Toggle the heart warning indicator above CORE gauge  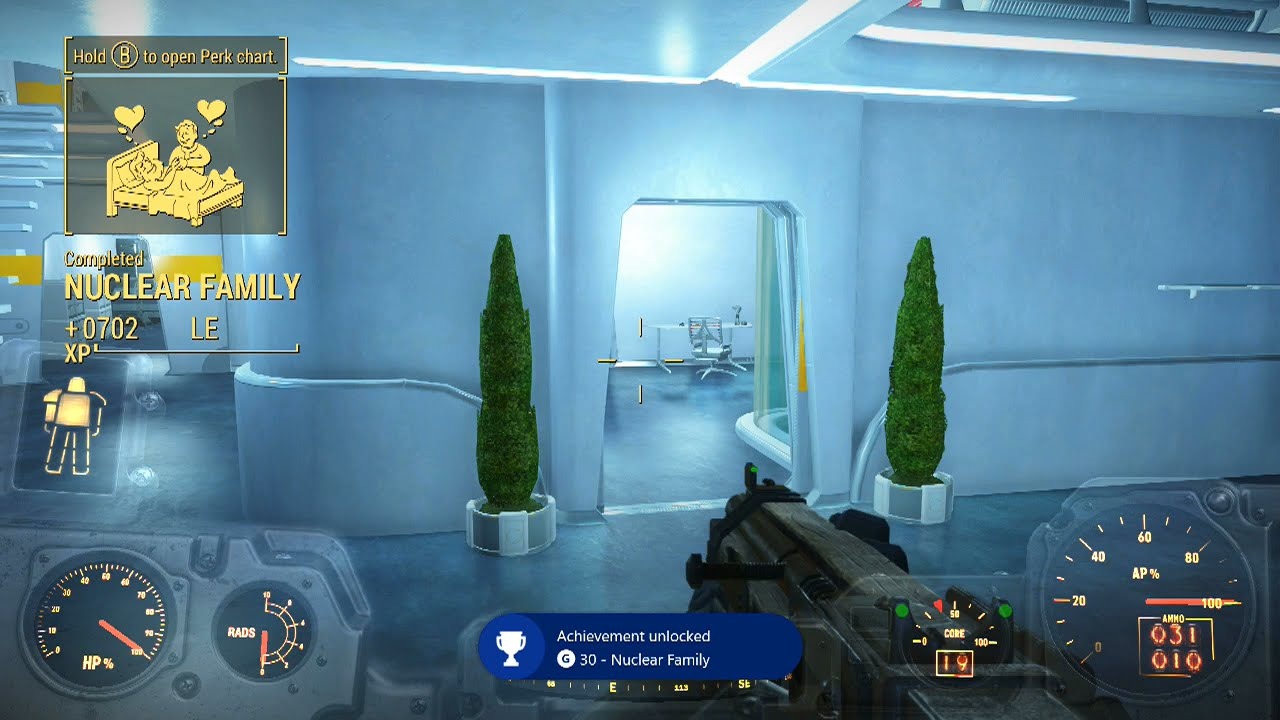coord(937,605)
